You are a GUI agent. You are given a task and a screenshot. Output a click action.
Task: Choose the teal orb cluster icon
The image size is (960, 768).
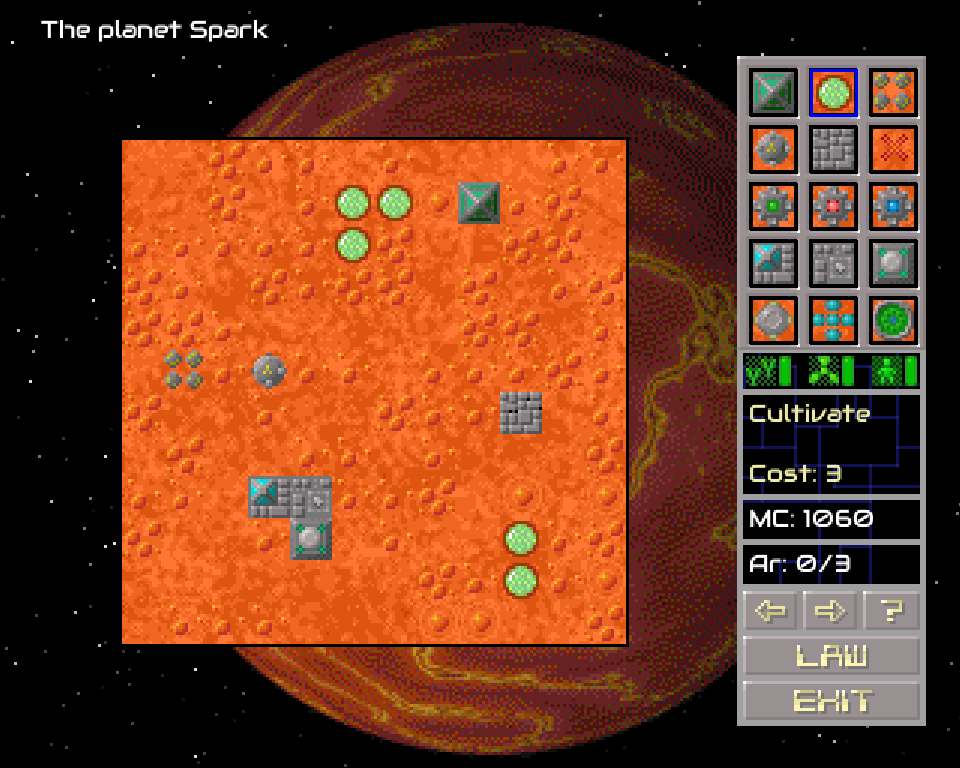[833, 321]
